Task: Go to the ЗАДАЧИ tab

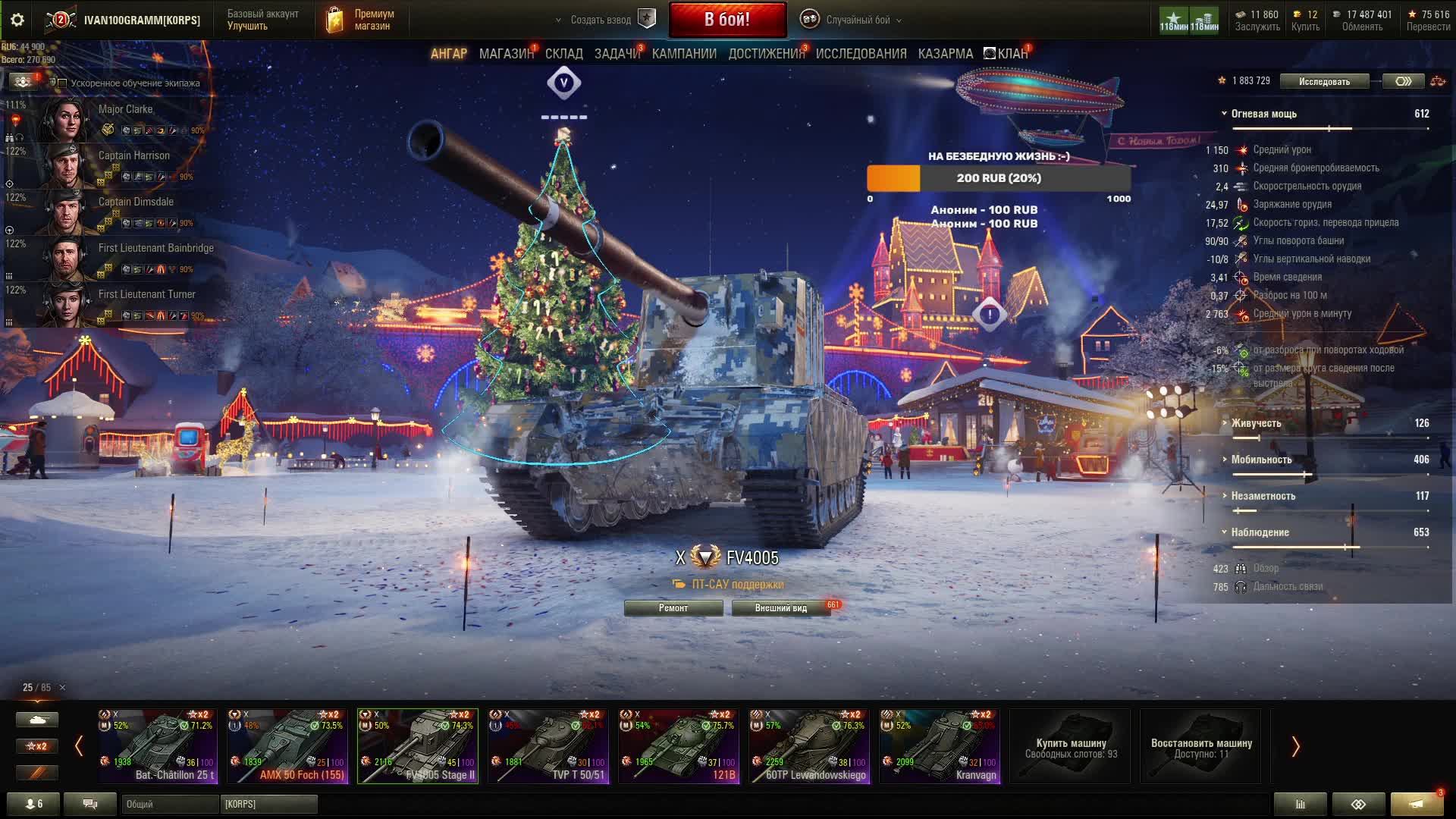Action: click(617, 54)
